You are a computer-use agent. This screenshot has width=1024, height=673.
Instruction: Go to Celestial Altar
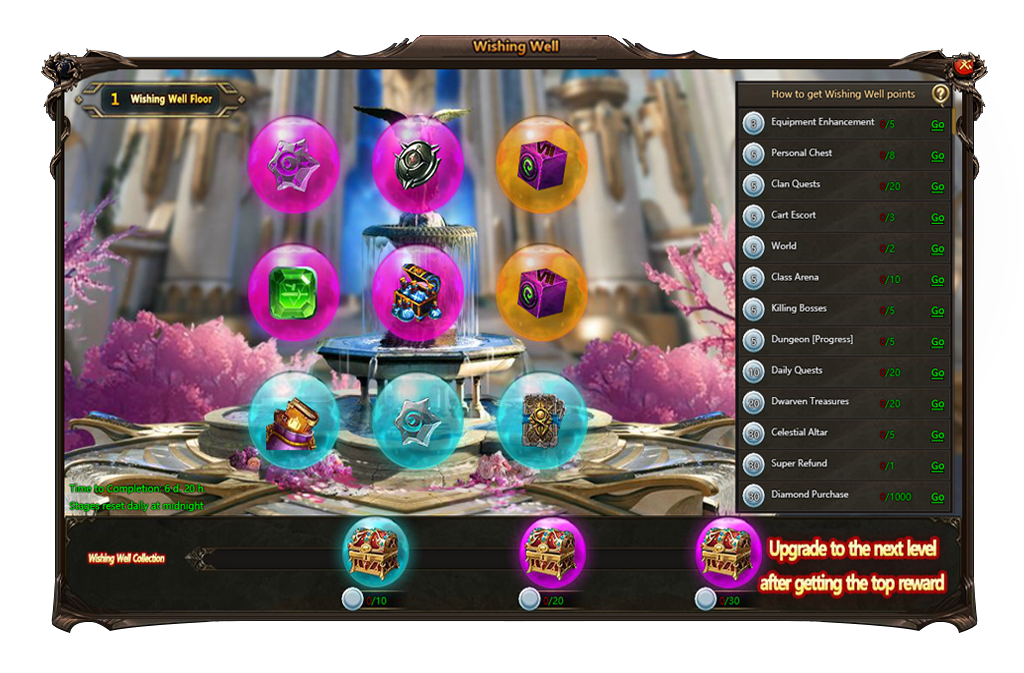tap(937, 435)
